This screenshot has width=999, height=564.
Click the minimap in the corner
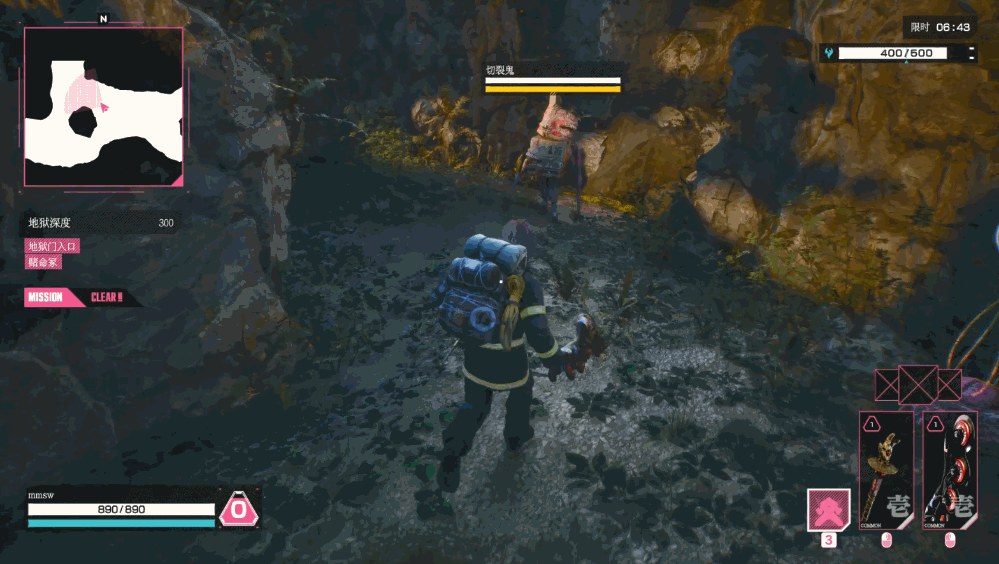[x=104, y=107]
